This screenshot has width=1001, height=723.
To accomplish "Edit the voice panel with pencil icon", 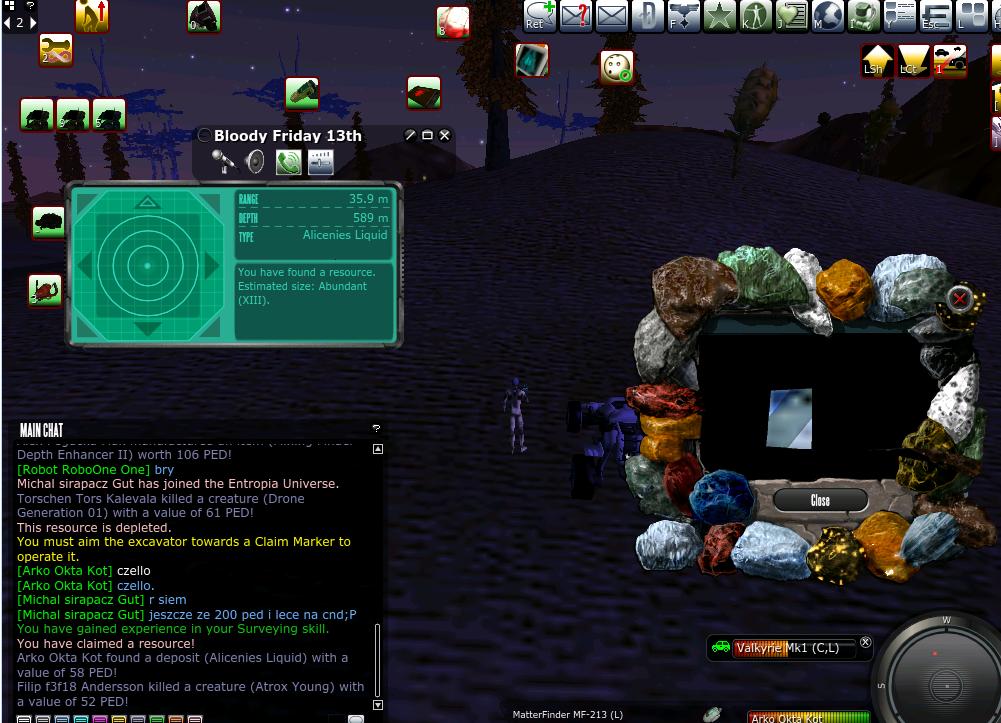I will click(x=410, y=135).
